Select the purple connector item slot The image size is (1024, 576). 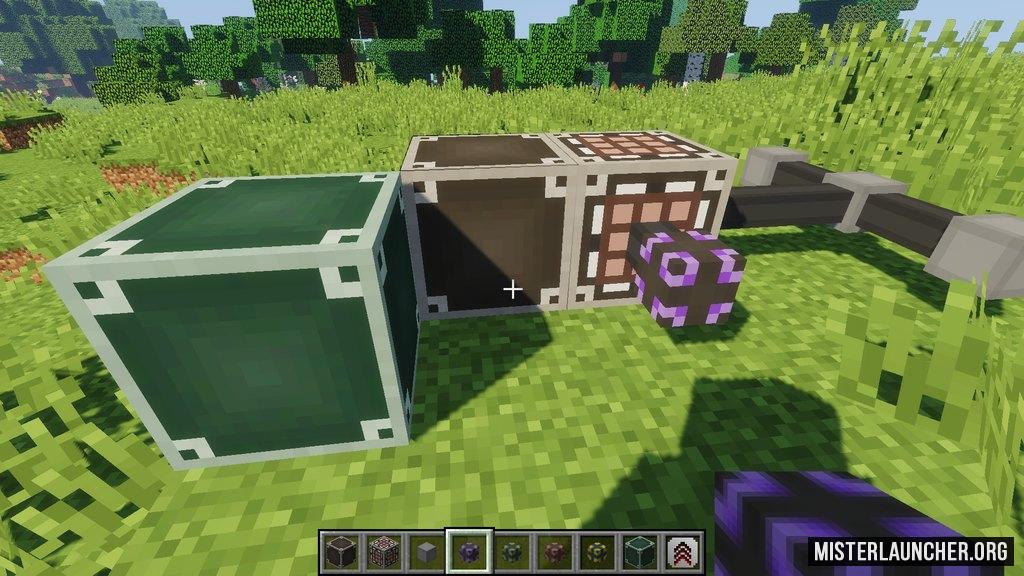pos(469,551)
